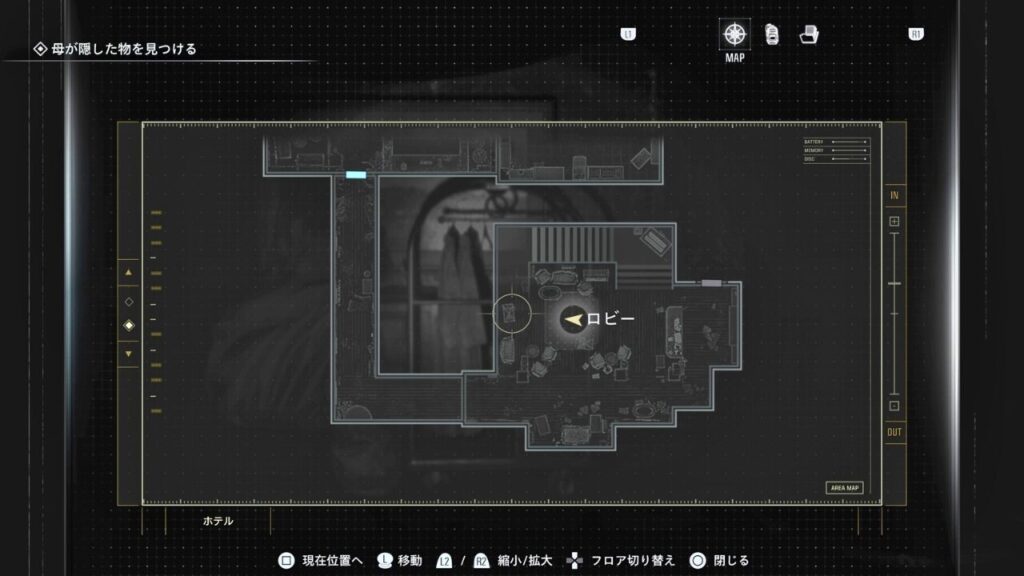
Task: Click the zoom OUT label
Action: (x=894, y=432)
